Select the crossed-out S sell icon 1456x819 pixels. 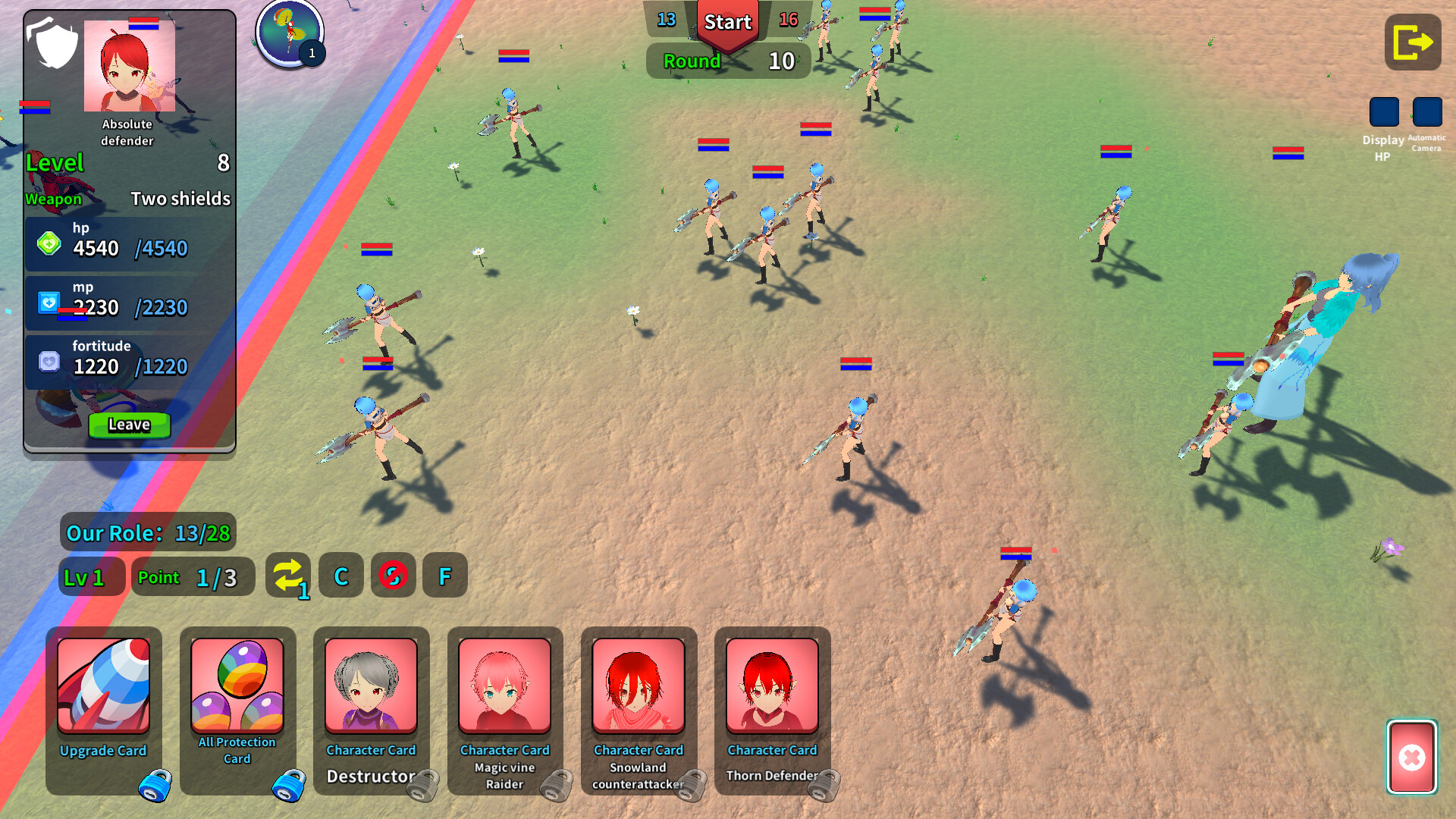393,576
